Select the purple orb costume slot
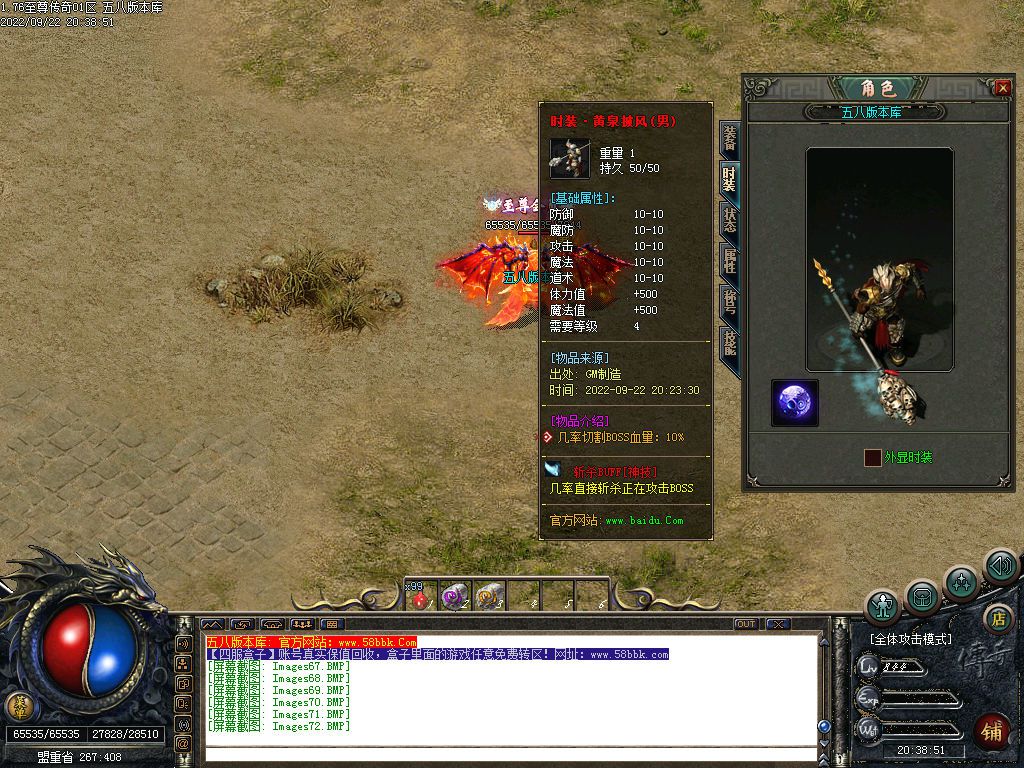 pyautogui.click(x=795, y=403)
